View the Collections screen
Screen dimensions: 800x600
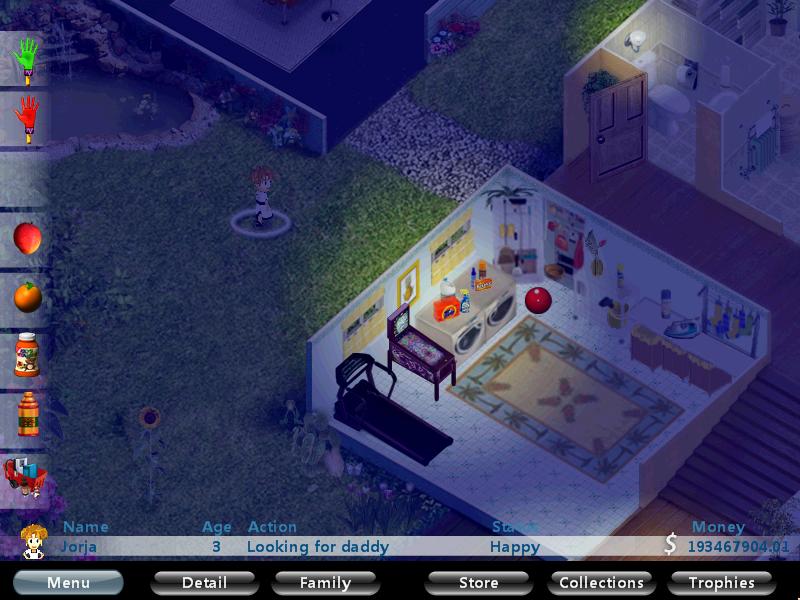(x=601, y=582)
